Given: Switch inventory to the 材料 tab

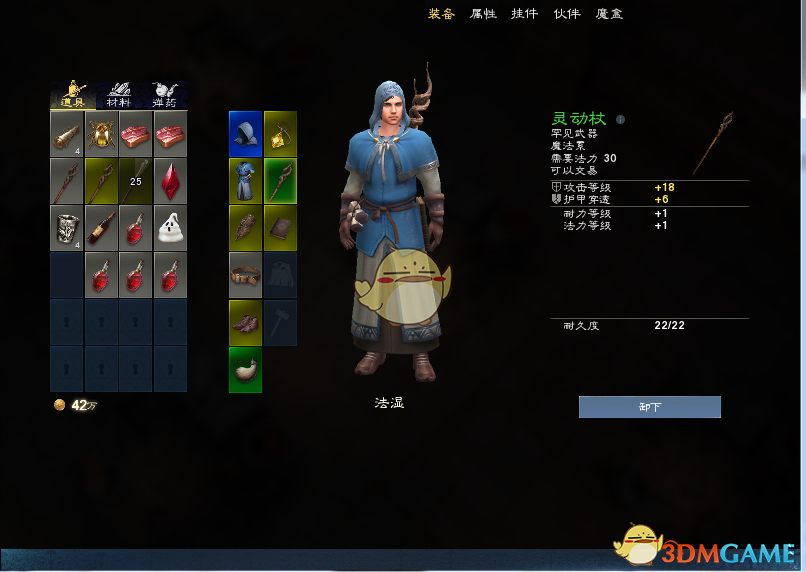Looking at the screenshot, I should (119, 96).
